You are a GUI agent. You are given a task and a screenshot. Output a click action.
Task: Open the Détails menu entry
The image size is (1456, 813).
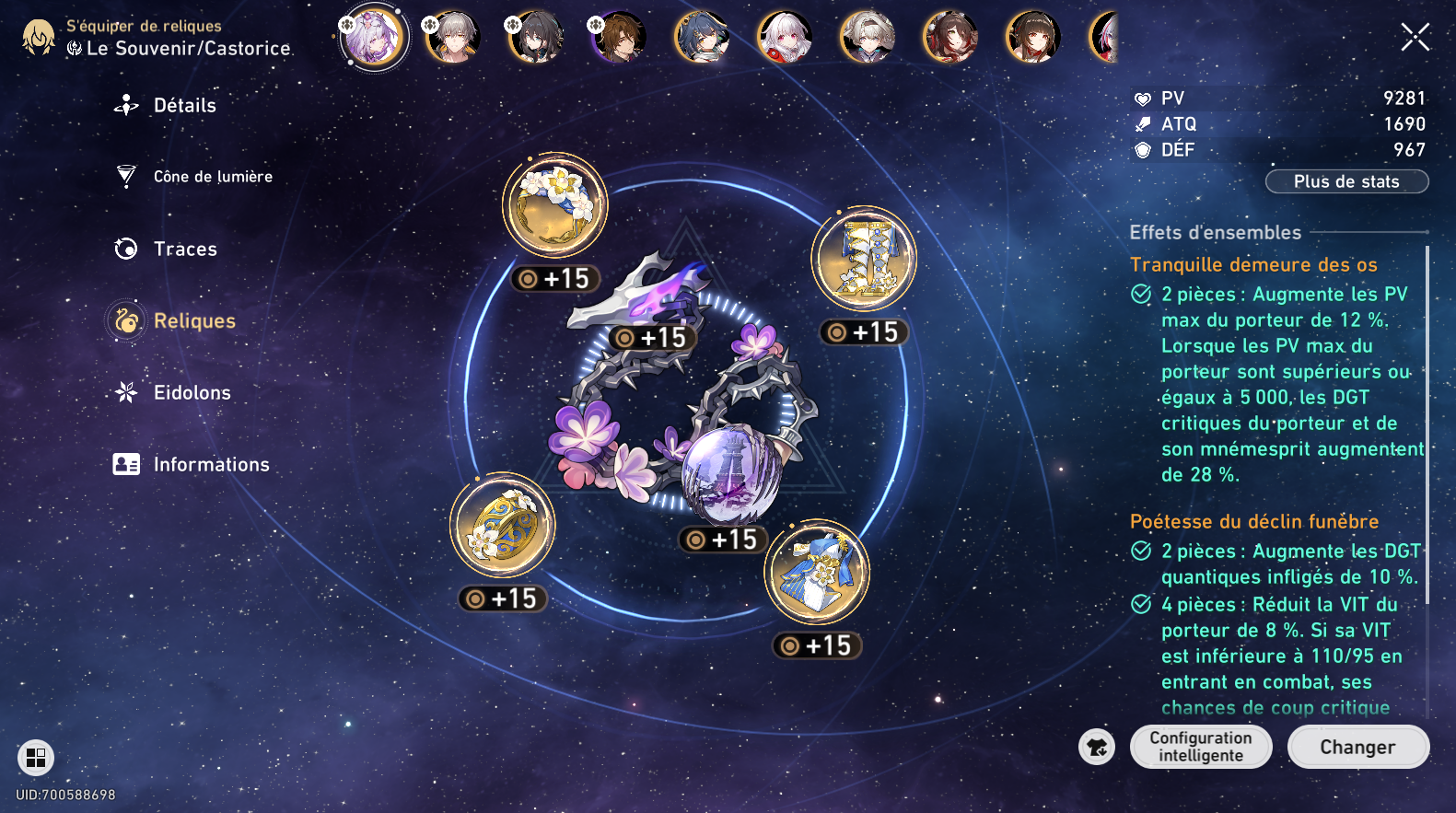tap(184, 106)
